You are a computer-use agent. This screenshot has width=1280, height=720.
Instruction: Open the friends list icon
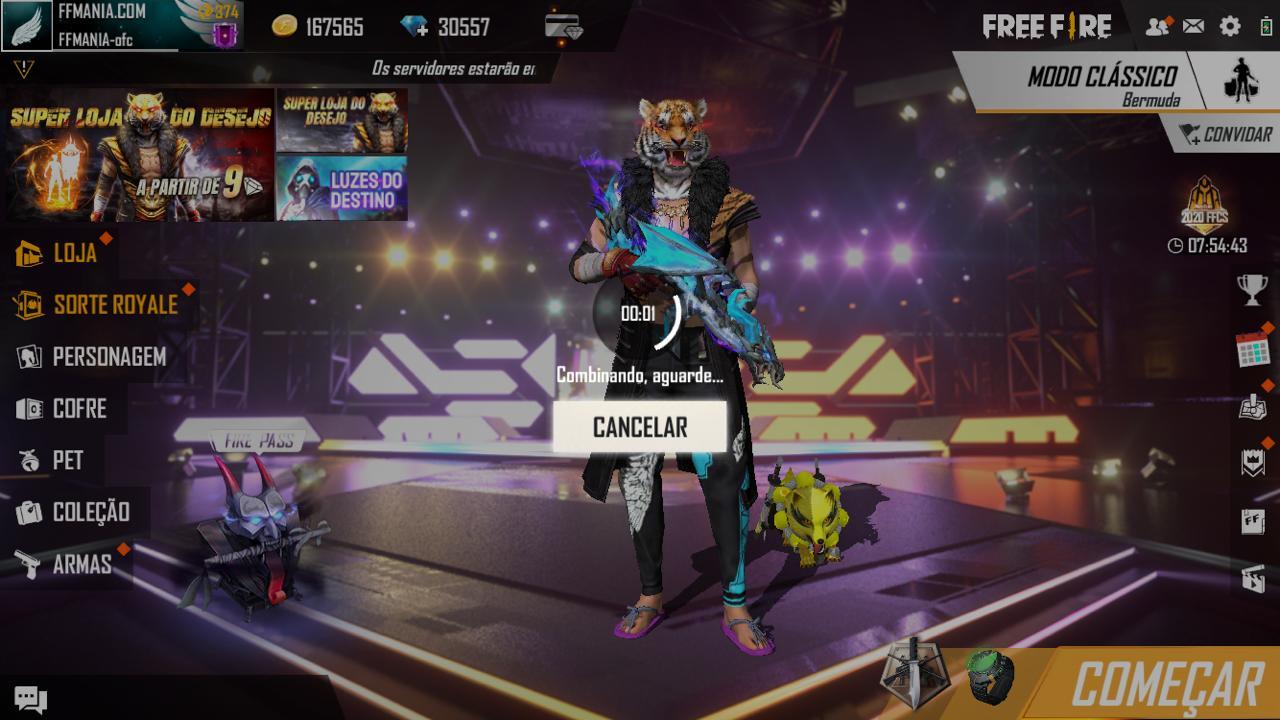[1157, 27]
